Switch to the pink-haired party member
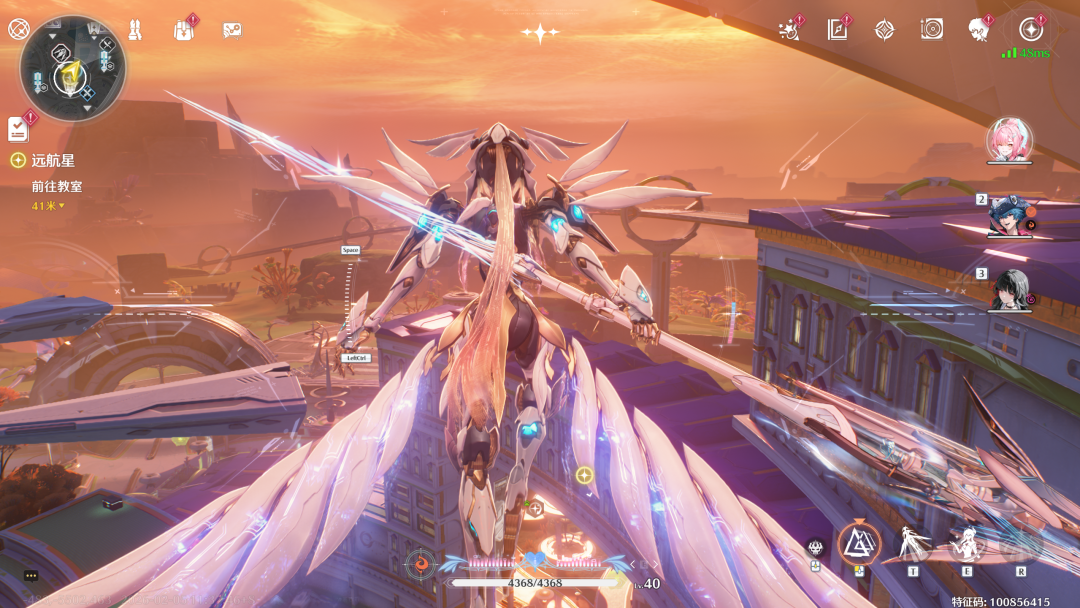1080x608 pixels. click(1008, 140)
